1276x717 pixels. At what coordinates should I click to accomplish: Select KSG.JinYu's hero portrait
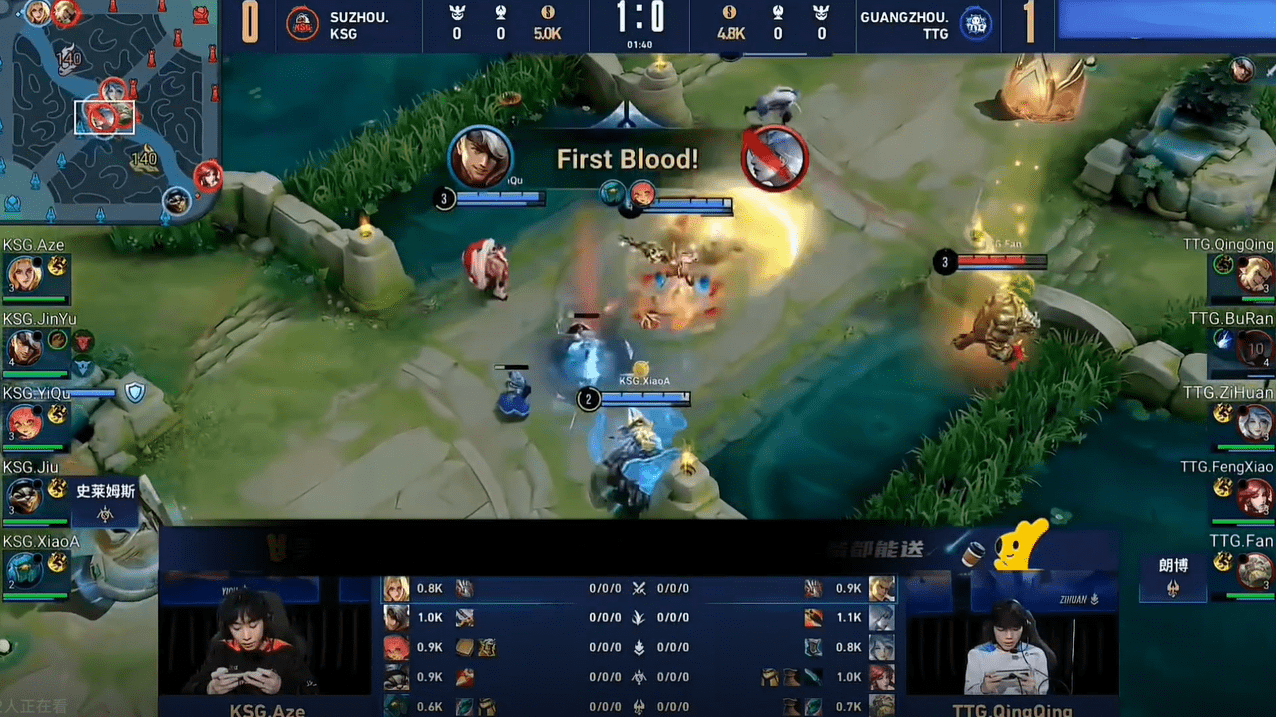pyautogui.click(x=22, y=348)
